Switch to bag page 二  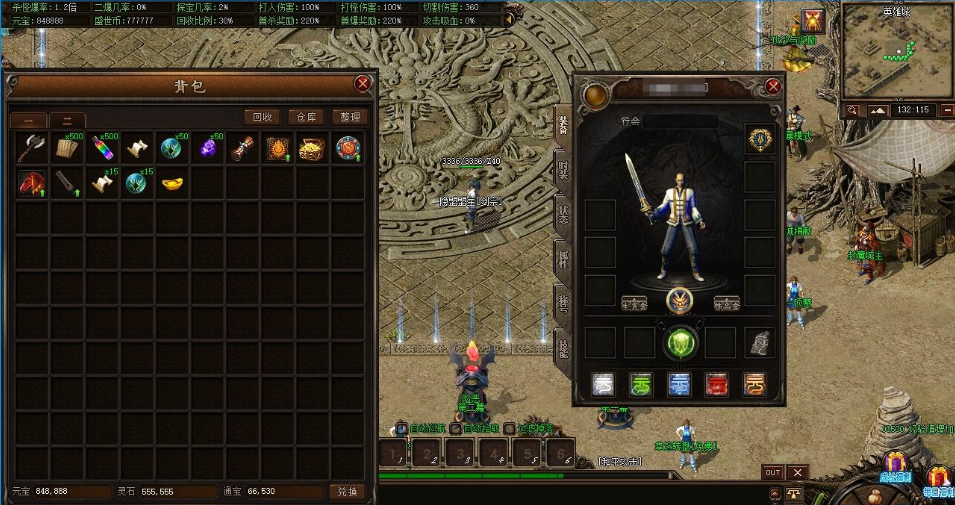pos(67,121)
